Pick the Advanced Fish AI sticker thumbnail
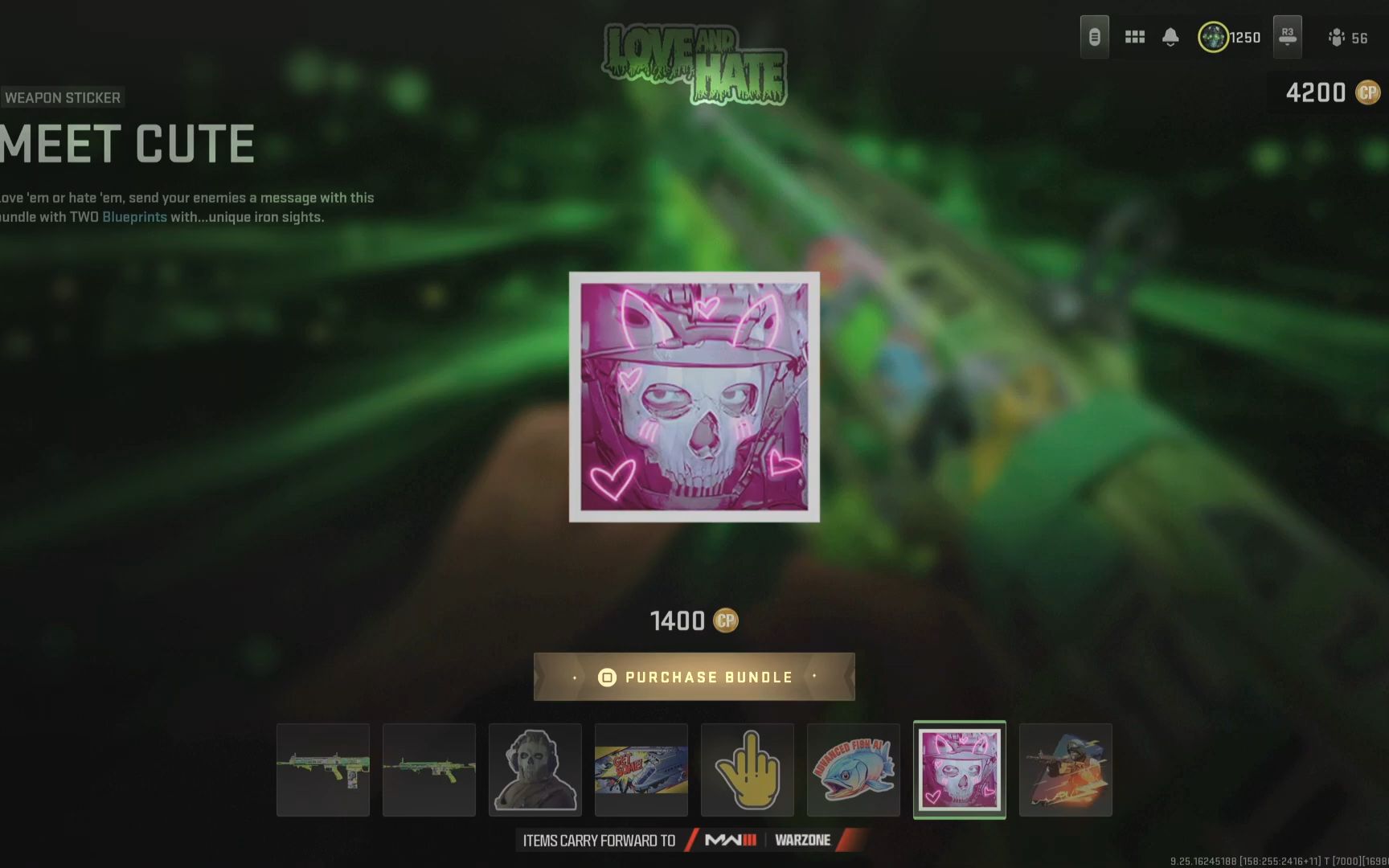The image size is (1389, 868). 854,770
